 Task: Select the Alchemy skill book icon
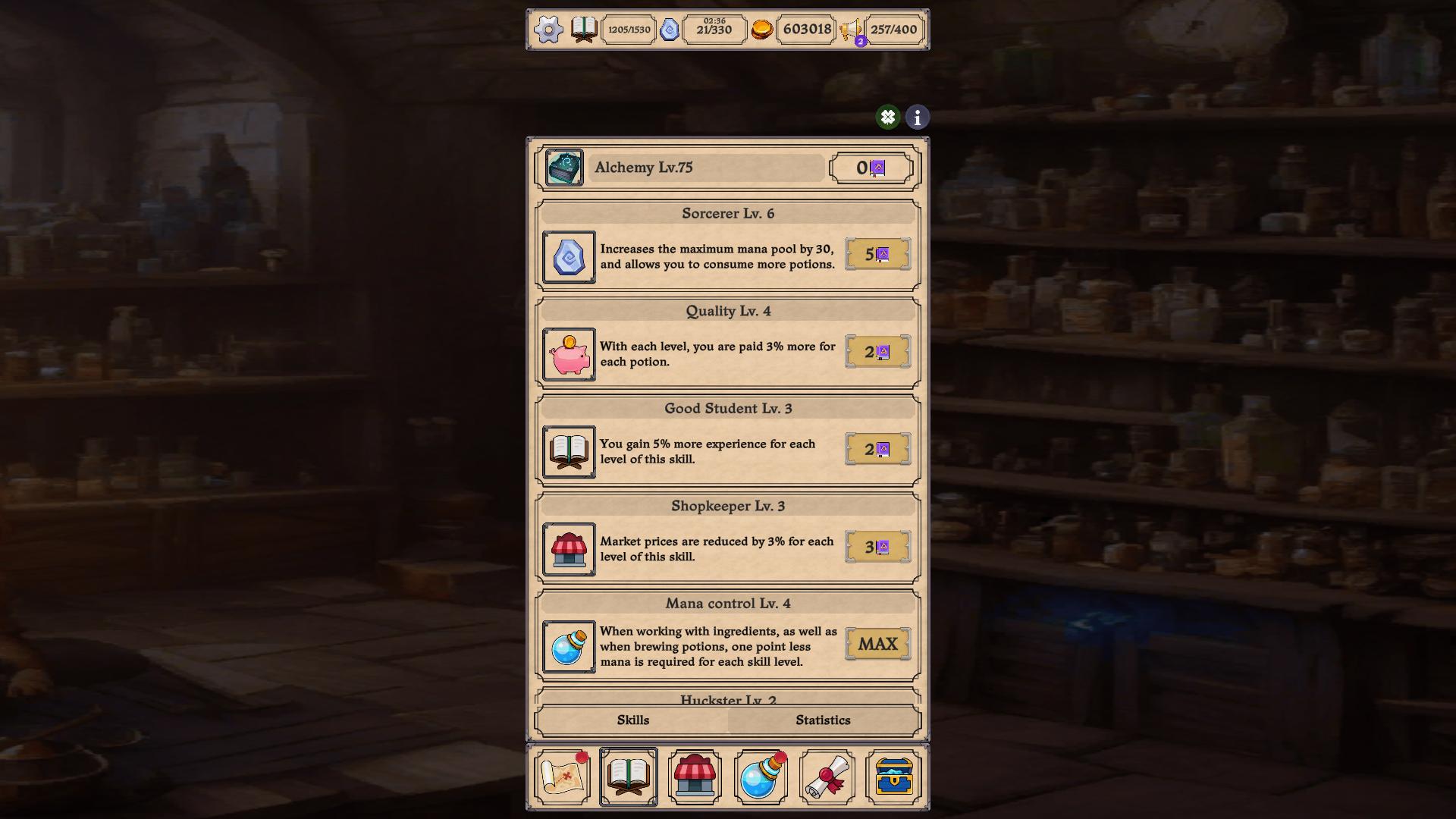563,168
